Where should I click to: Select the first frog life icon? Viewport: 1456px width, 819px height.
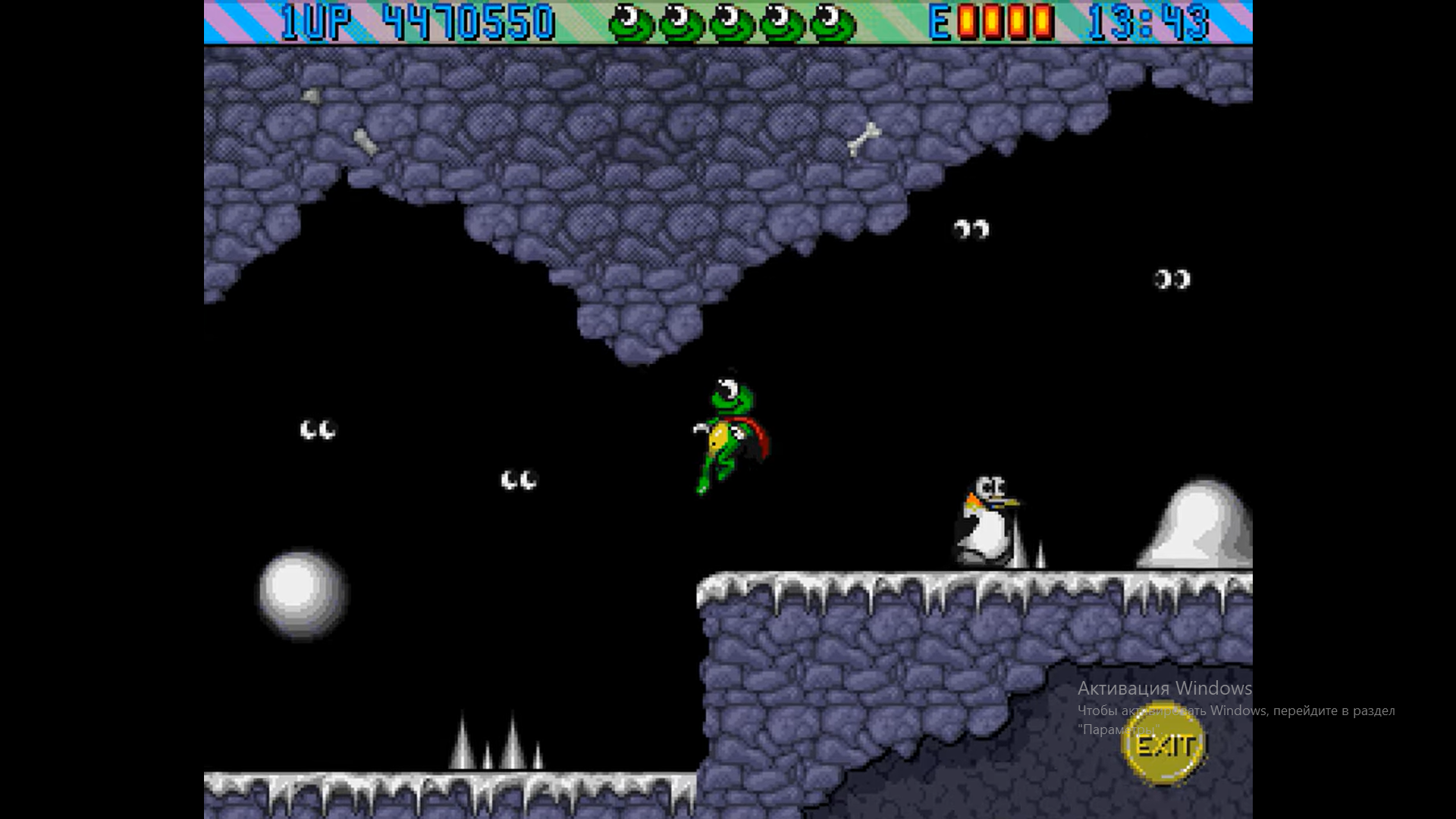pyautogui.click(x=632, y=23)
